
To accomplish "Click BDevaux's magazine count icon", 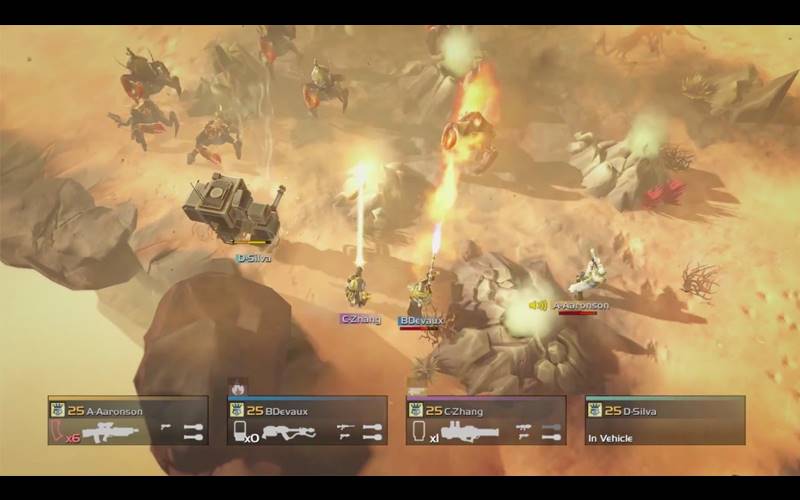I will pos(241,432).
